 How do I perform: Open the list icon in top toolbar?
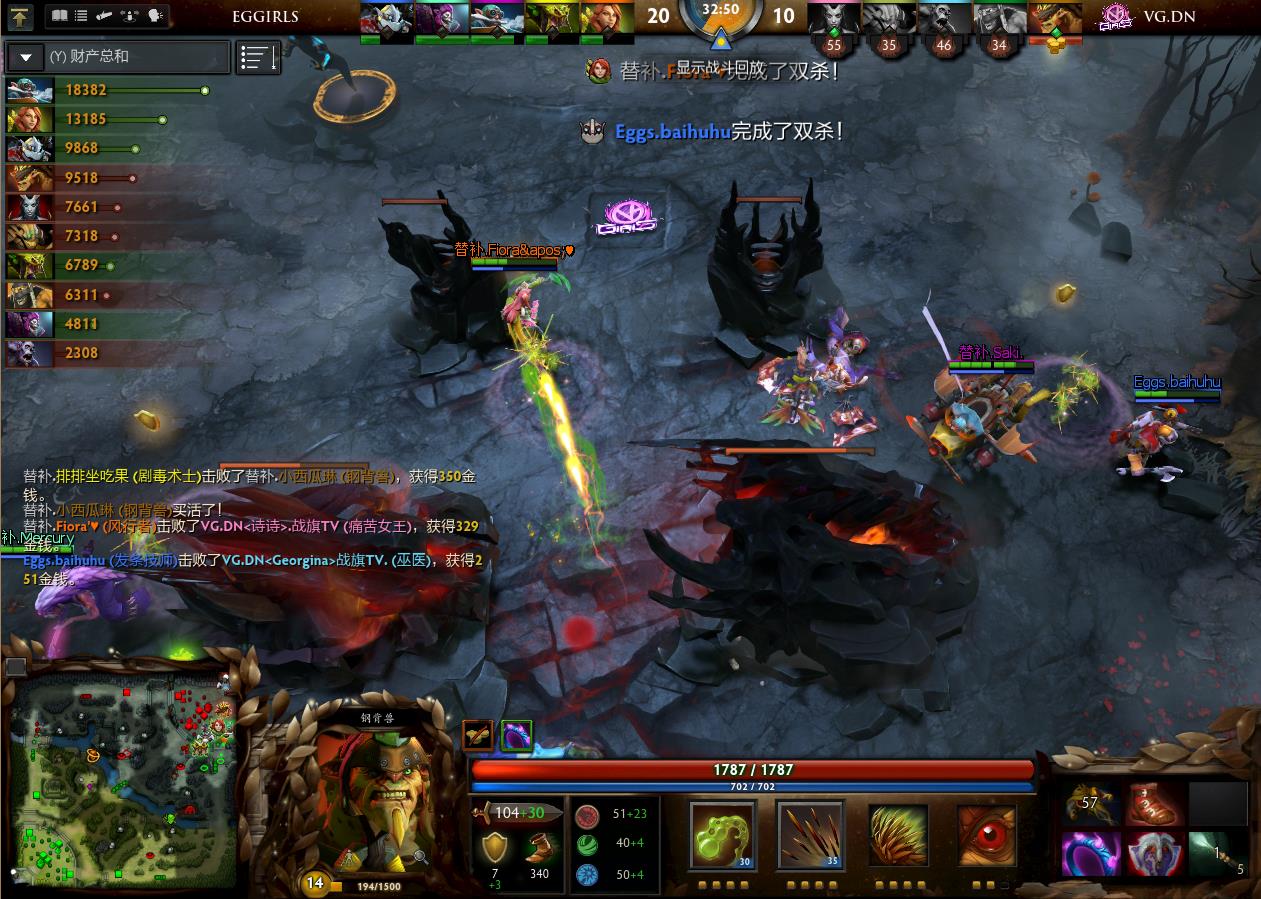coord(82,16)
